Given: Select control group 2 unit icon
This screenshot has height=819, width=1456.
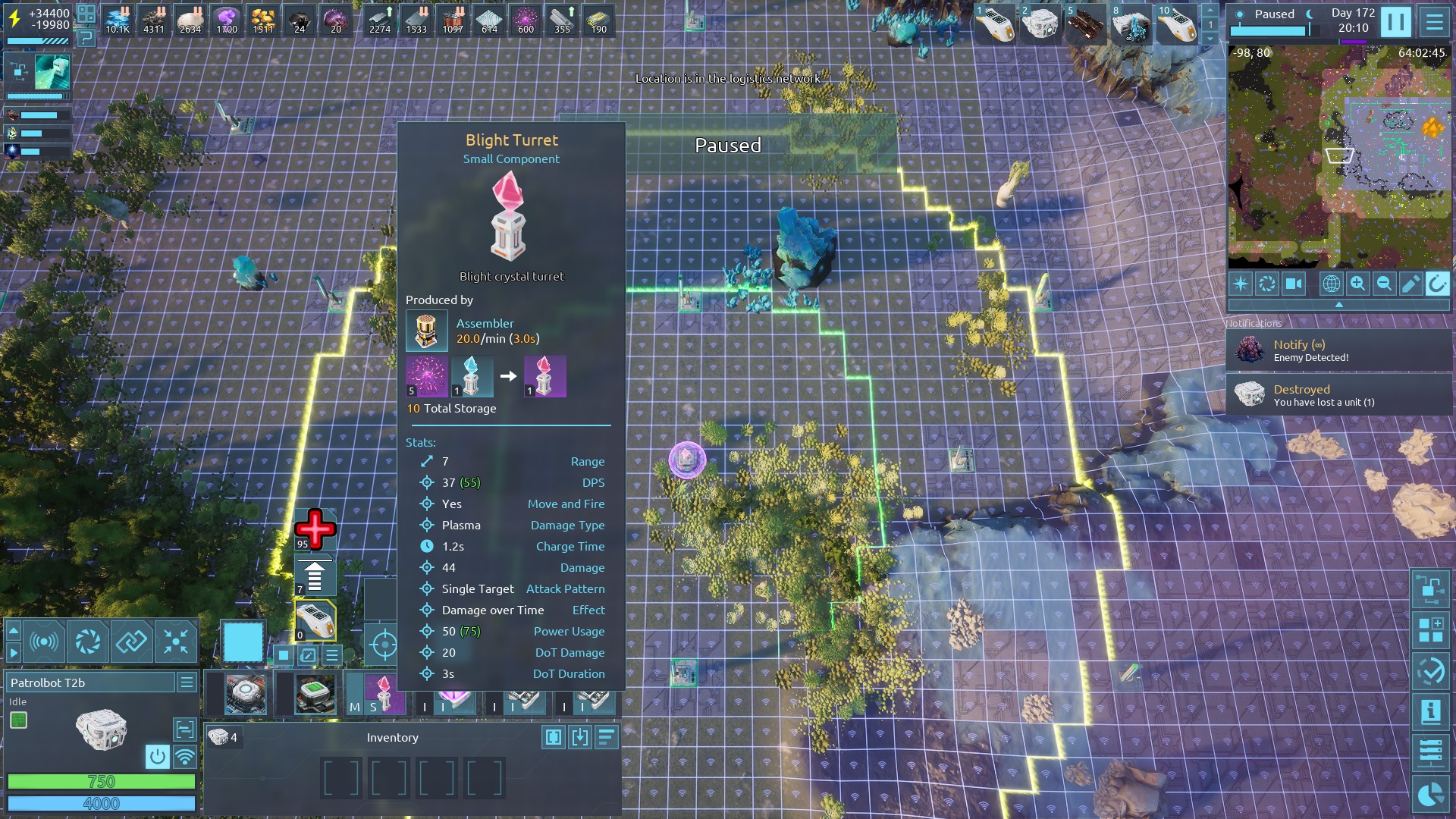Looking at the screenshot, I should tap(1039, 24).
